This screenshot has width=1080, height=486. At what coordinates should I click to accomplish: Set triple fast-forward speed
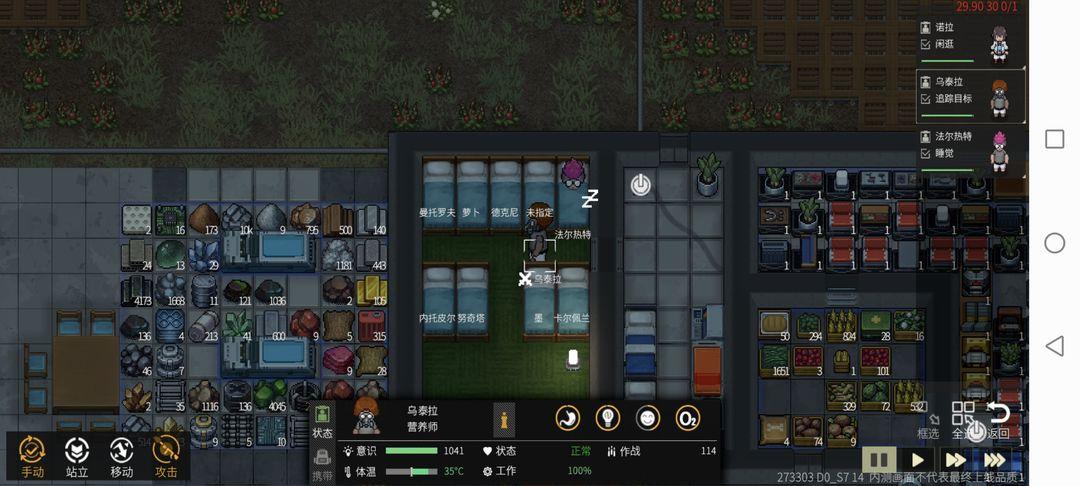pyautogui.click(x=994, y=460)
